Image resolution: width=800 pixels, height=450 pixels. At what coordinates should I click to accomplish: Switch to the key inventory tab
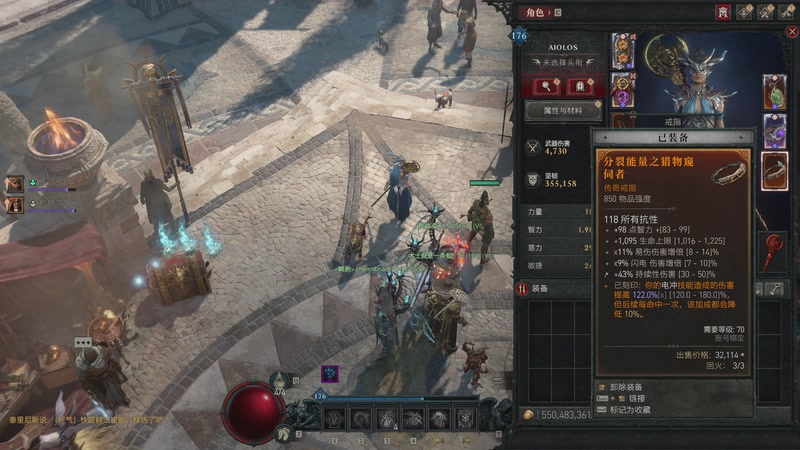pos(777,288)
